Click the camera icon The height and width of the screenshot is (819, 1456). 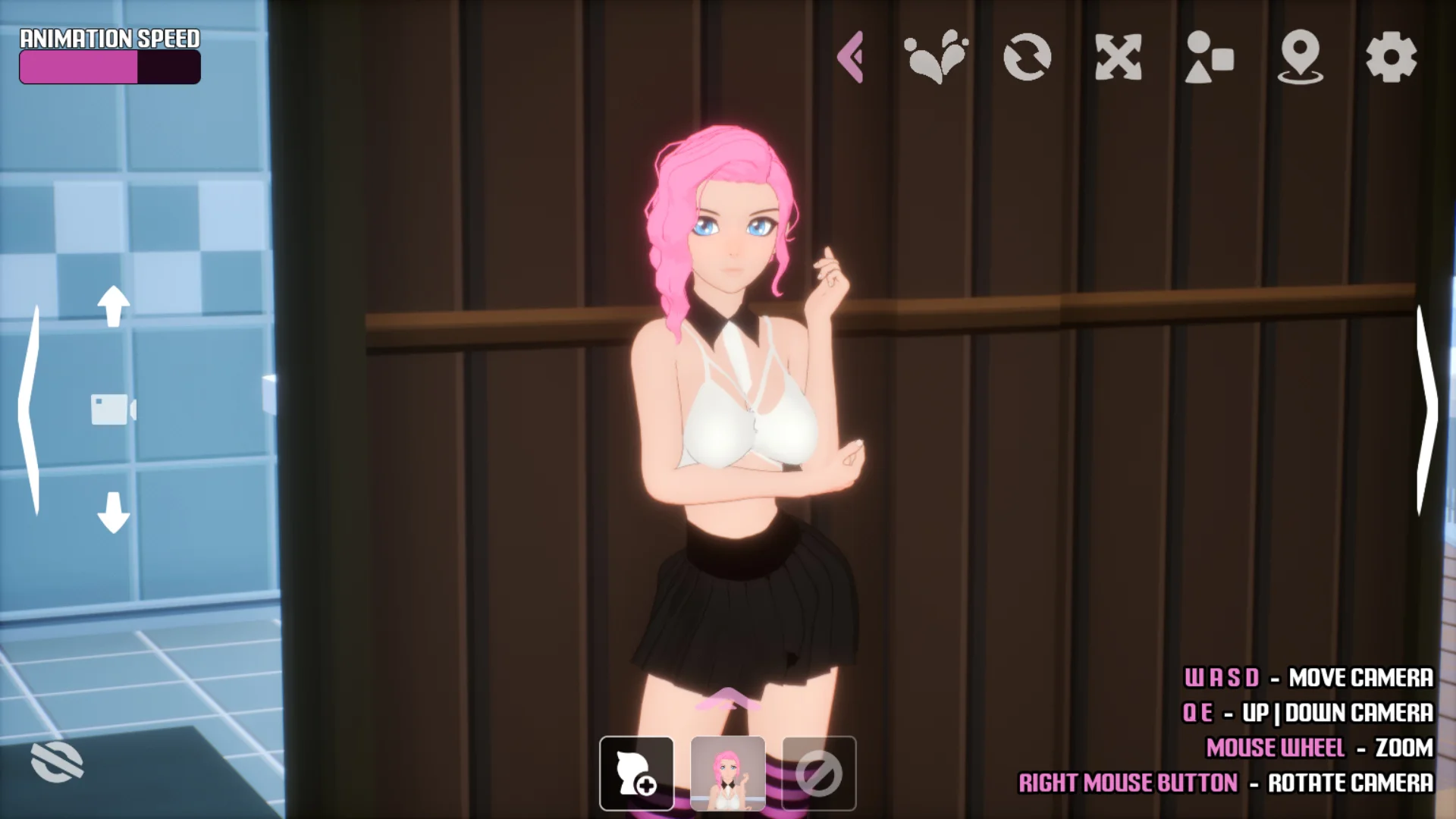coord(112,409)
